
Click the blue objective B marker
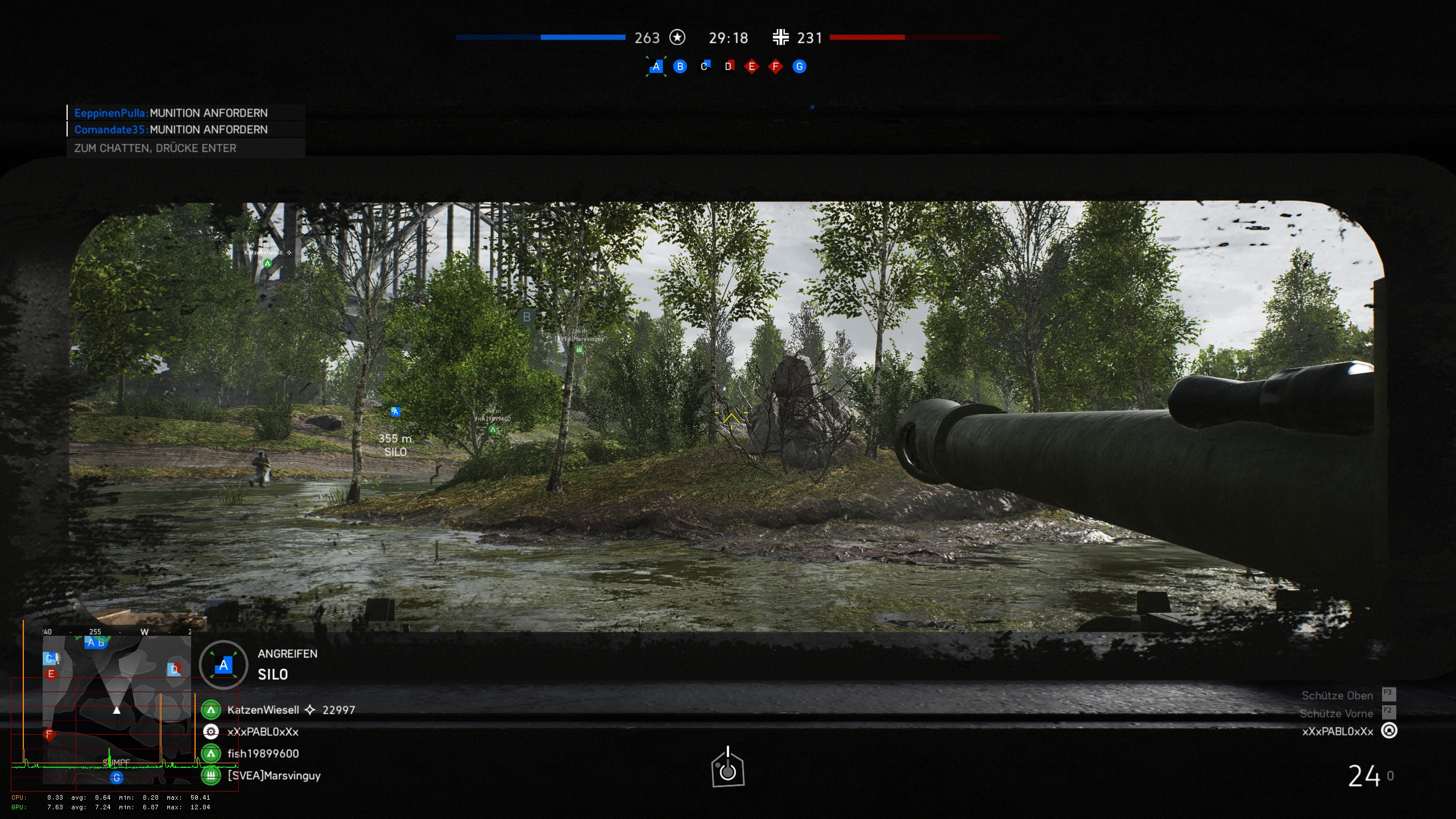[680, 66]
